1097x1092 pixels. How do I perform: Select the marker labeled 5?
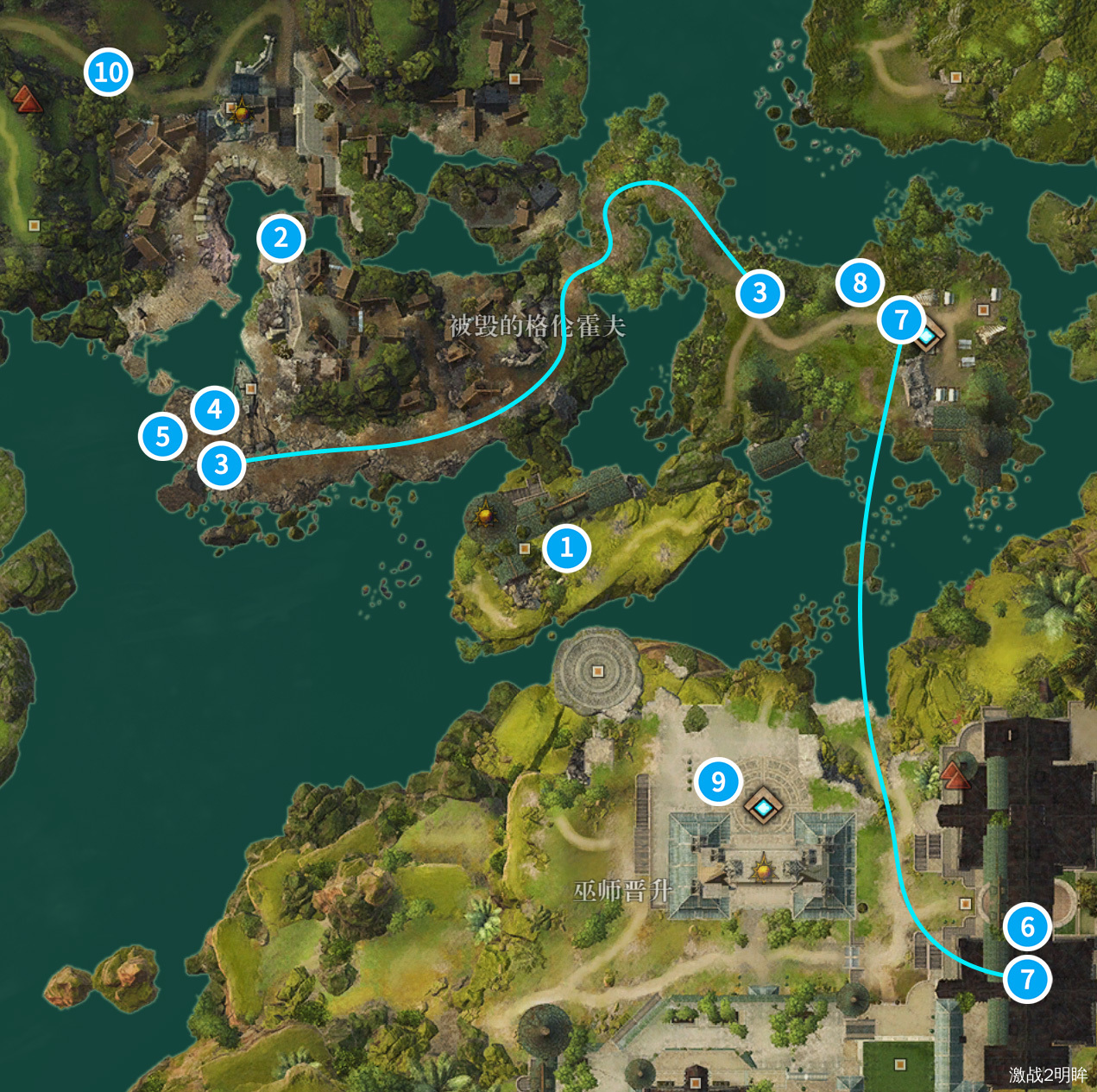tap(162, 437)
